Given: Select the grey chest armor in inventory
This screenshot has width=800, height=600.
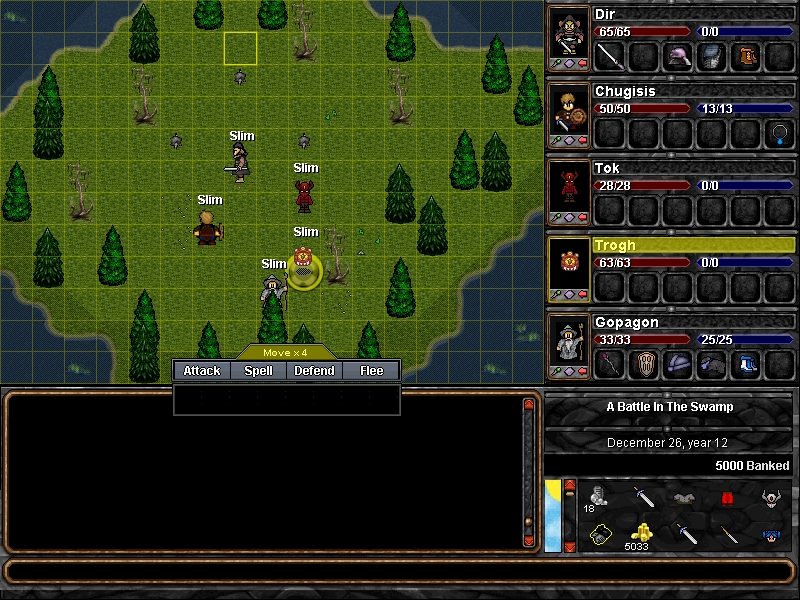Looking at the screenshot, I should pos(685,497).
